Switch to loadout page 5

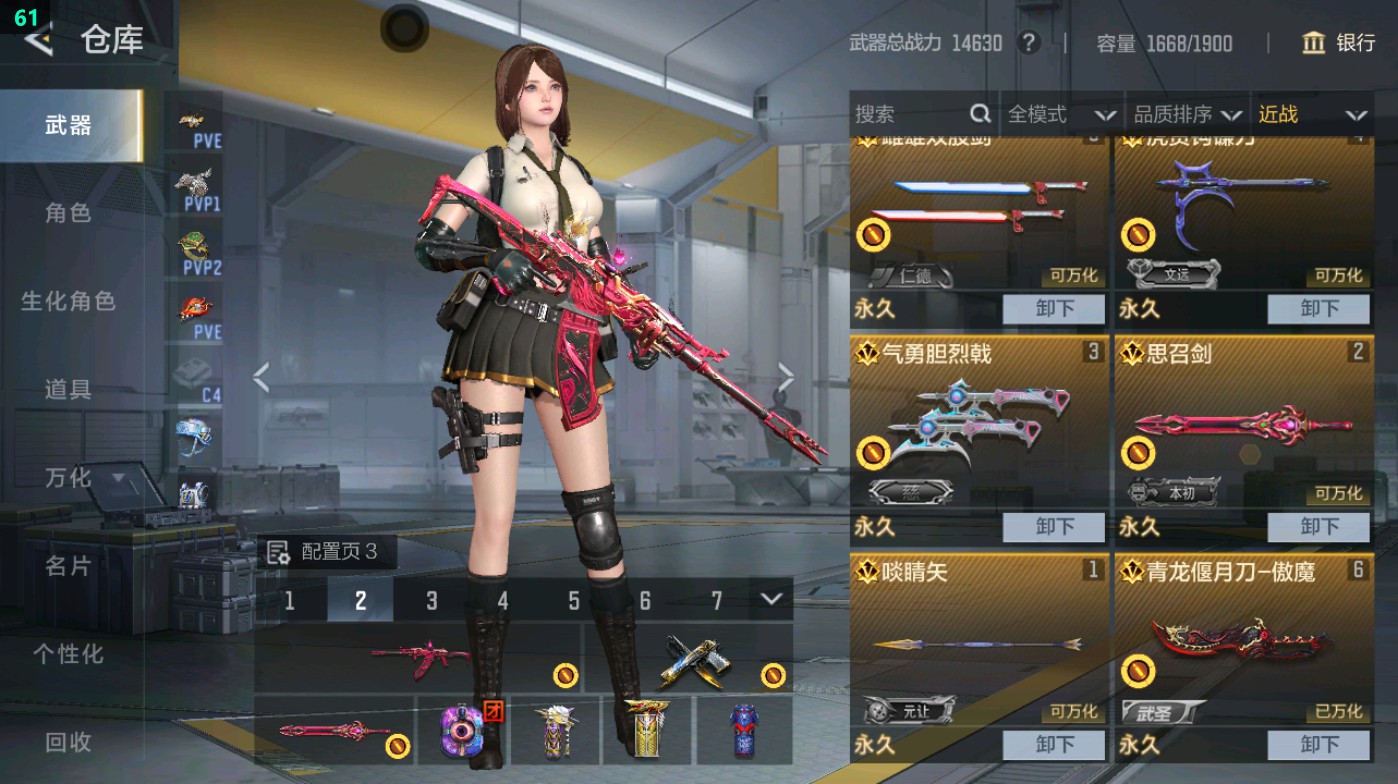pos(574,600)
